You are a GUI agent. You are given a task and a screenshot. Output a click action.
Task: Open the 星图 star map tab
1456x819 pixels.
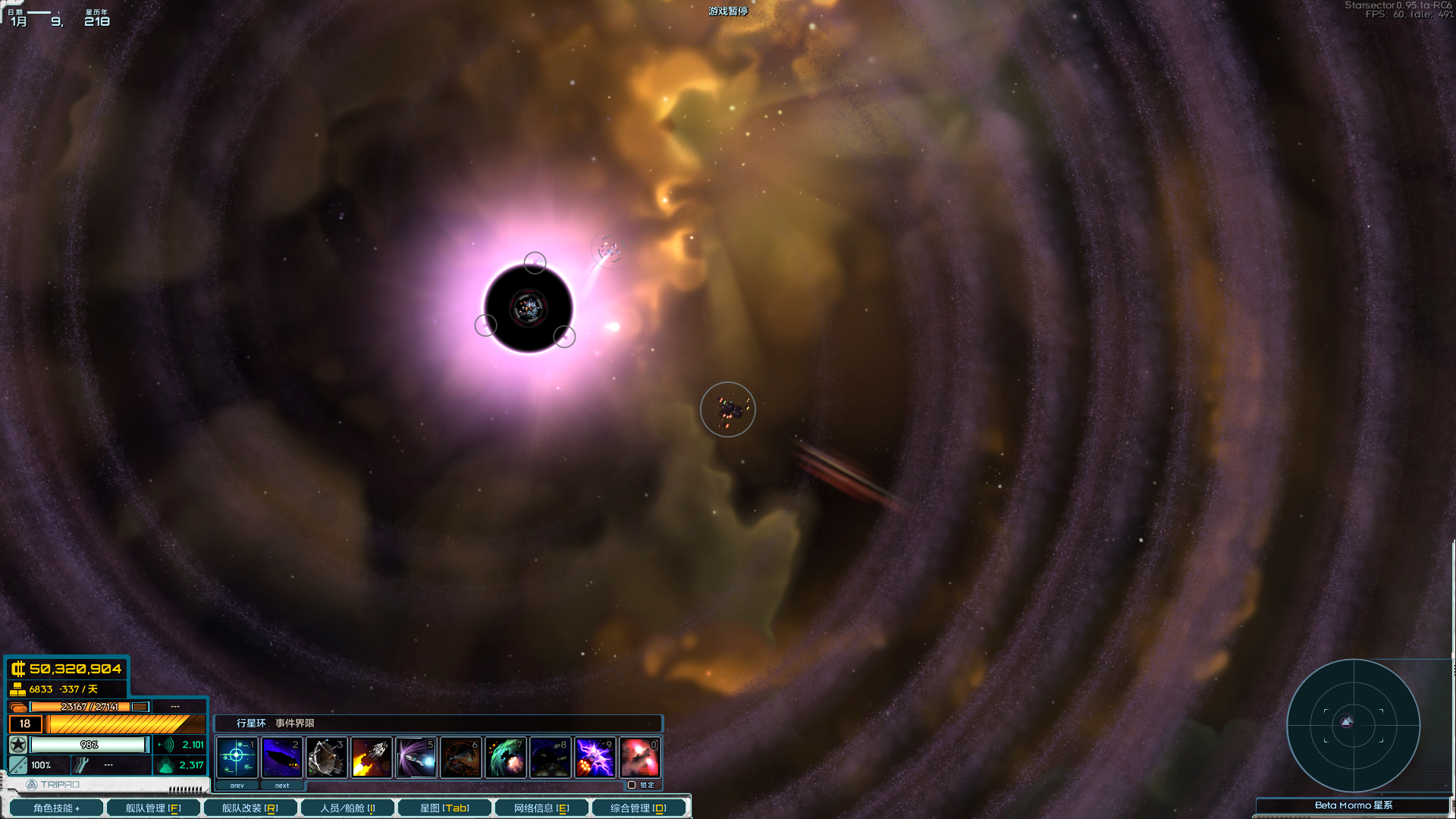(446, 807)
